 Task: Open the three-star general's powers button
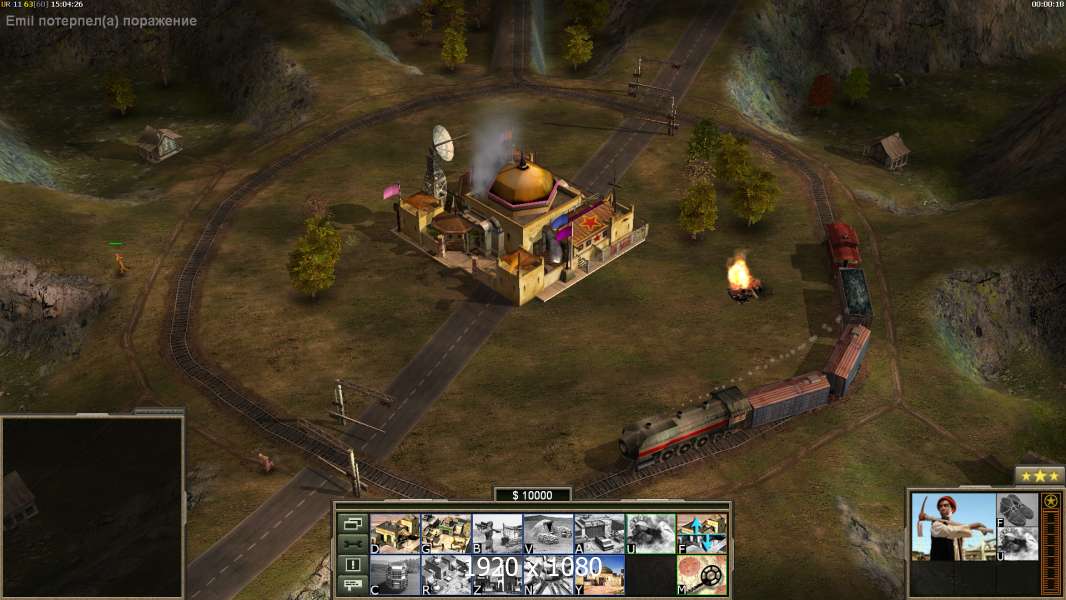point(1040,476)
